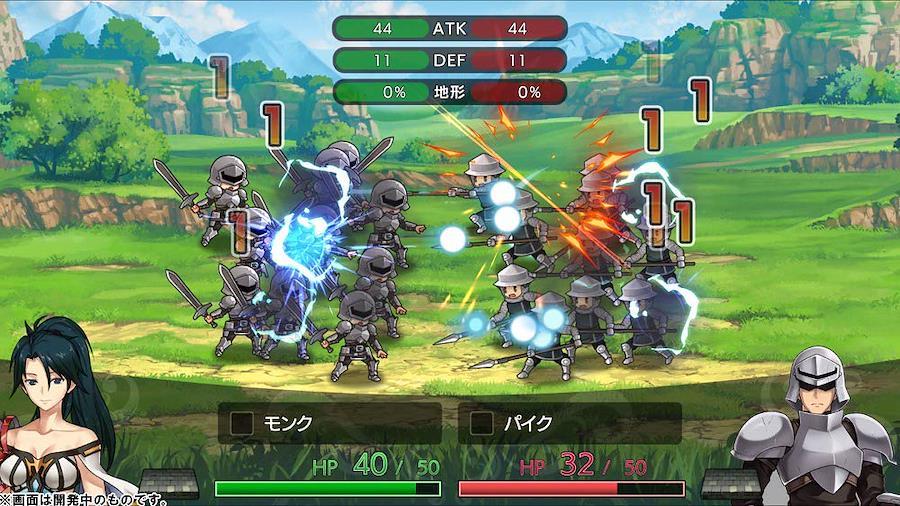Click the dark-haired female commander portrait

point(57,410)
